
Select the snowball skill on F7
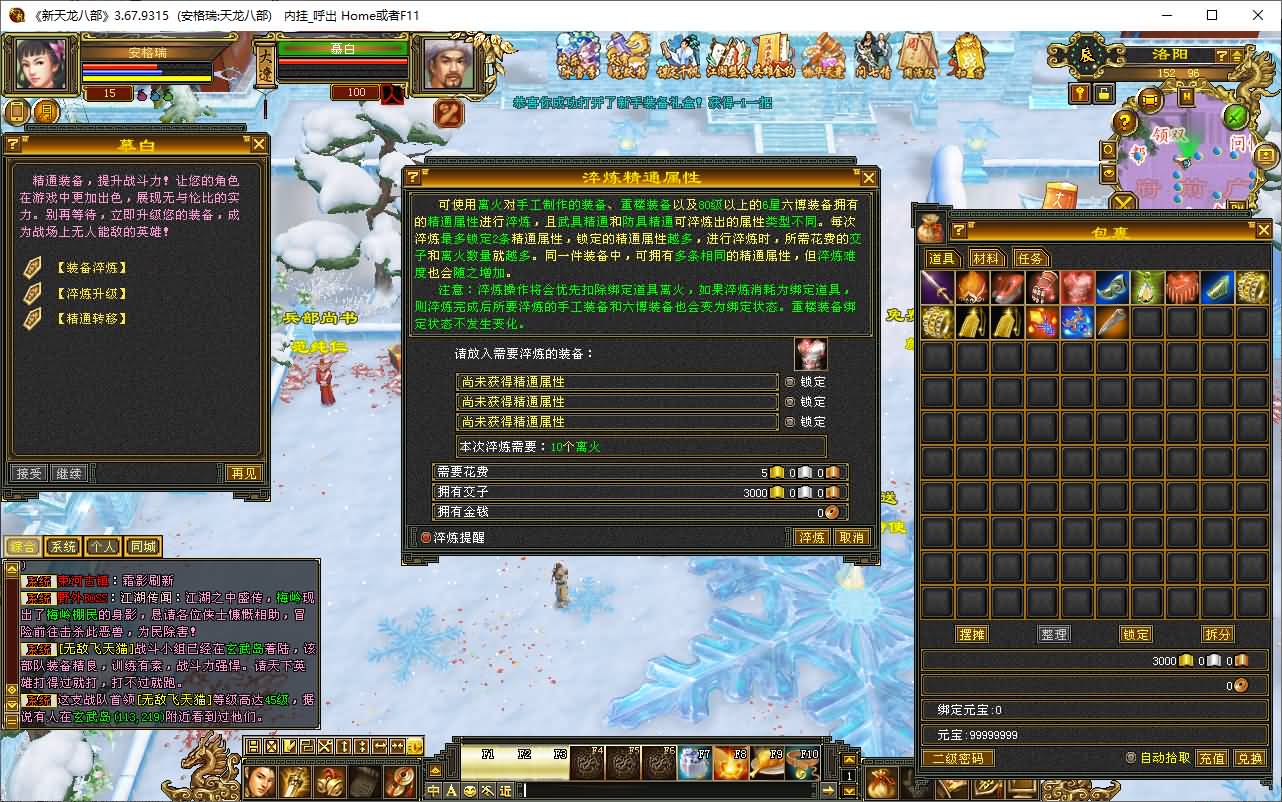(x=695, y=762)
